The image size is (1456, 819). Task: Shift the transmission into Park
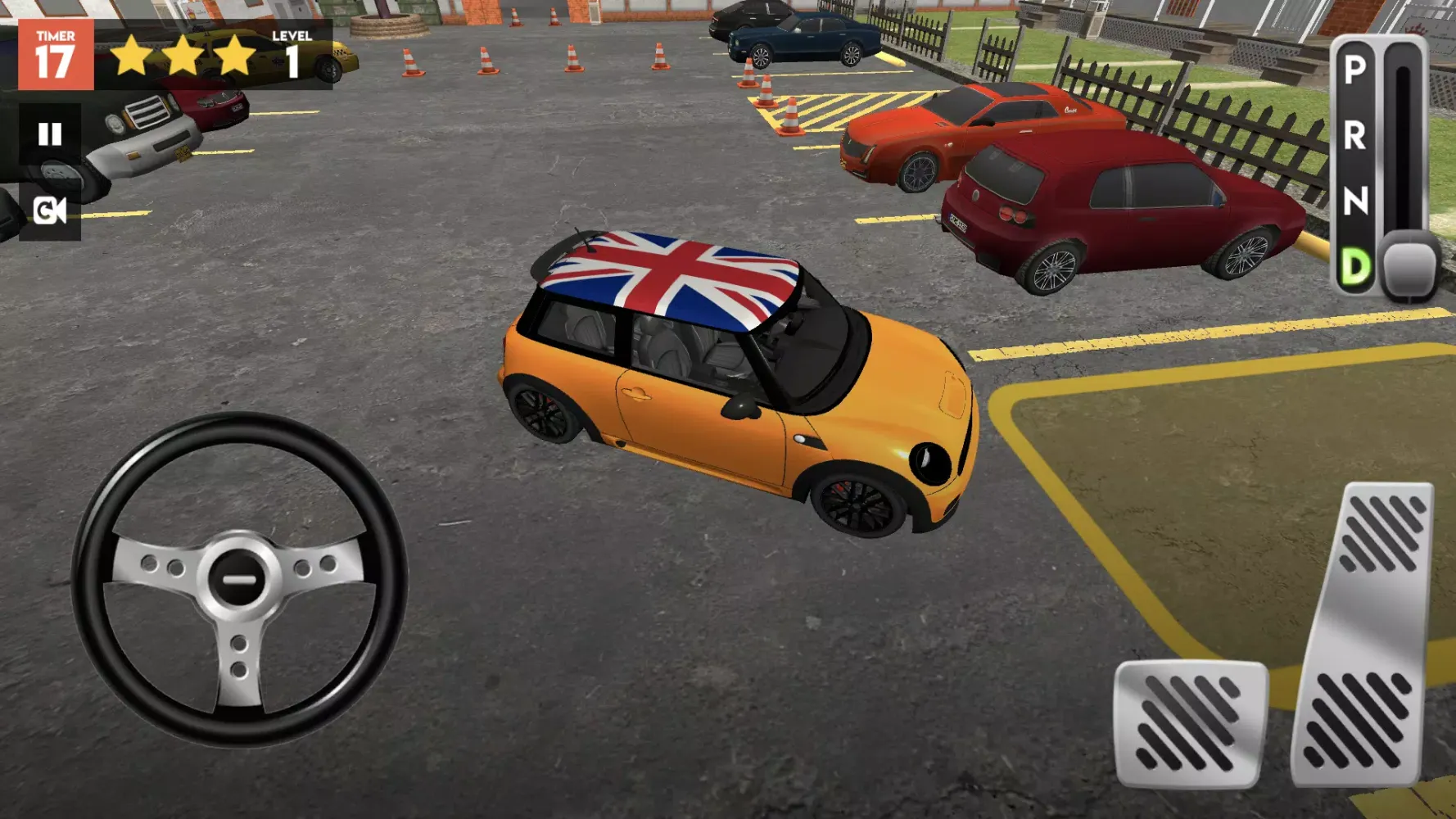[x=1355, y=72]
